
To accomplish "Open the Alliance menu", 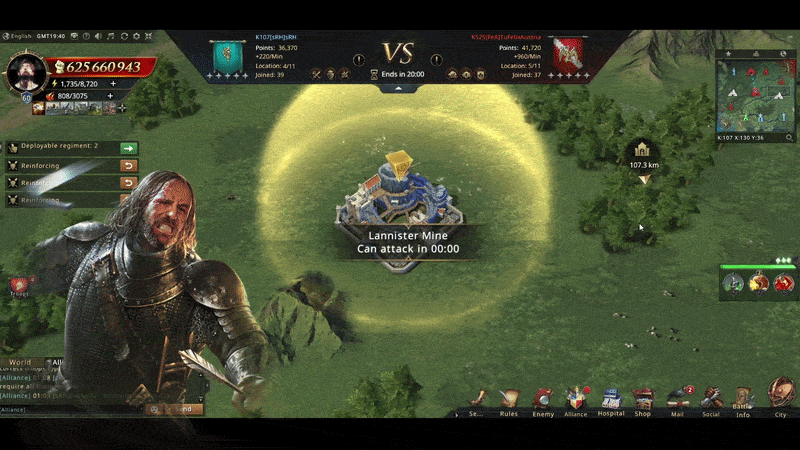I will pos(576,398).
